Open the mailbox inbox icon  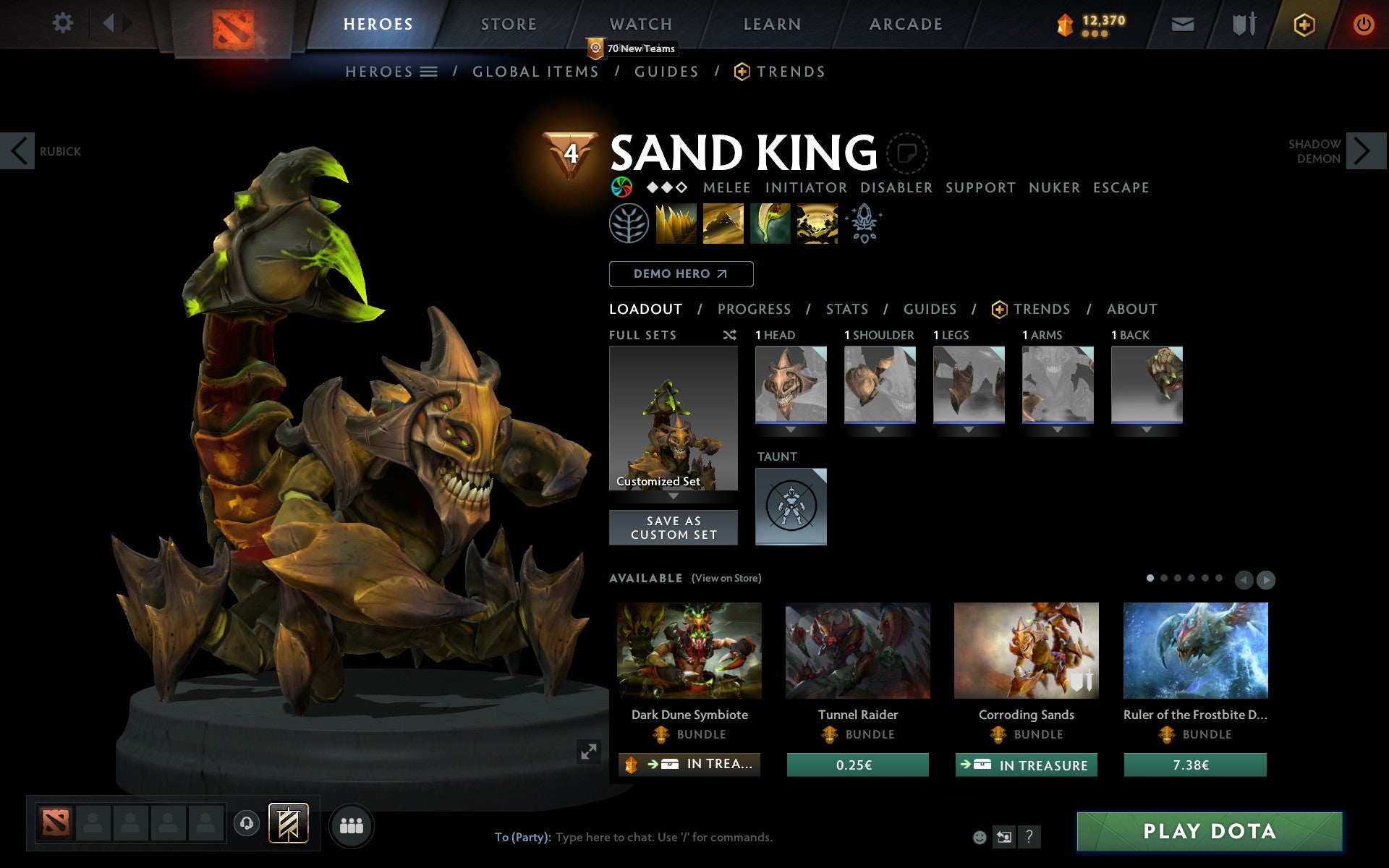tap(1182, 23)
